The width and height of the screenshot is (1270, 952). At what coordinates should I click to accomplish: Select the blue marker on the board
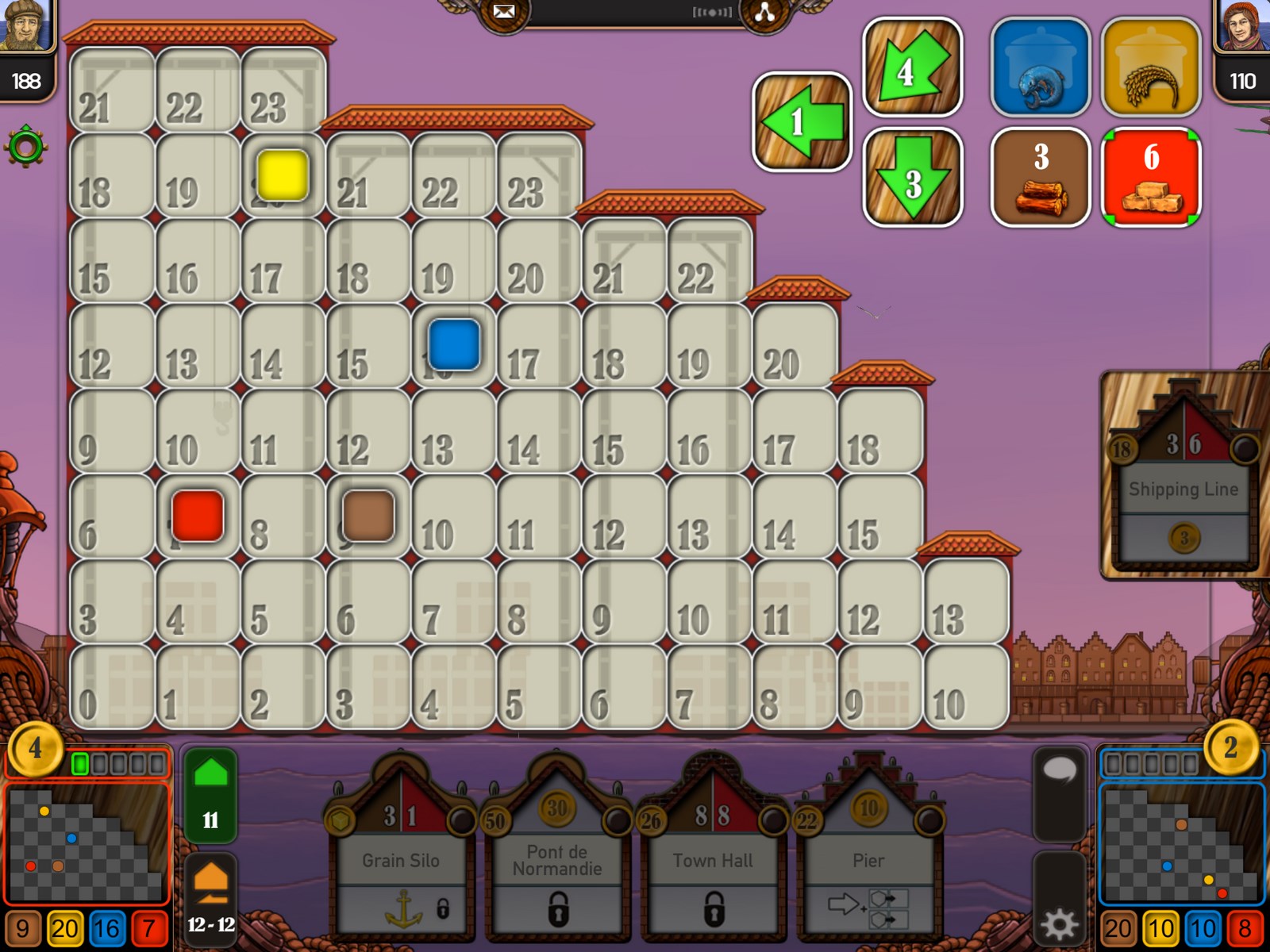[x=453, y=345]
